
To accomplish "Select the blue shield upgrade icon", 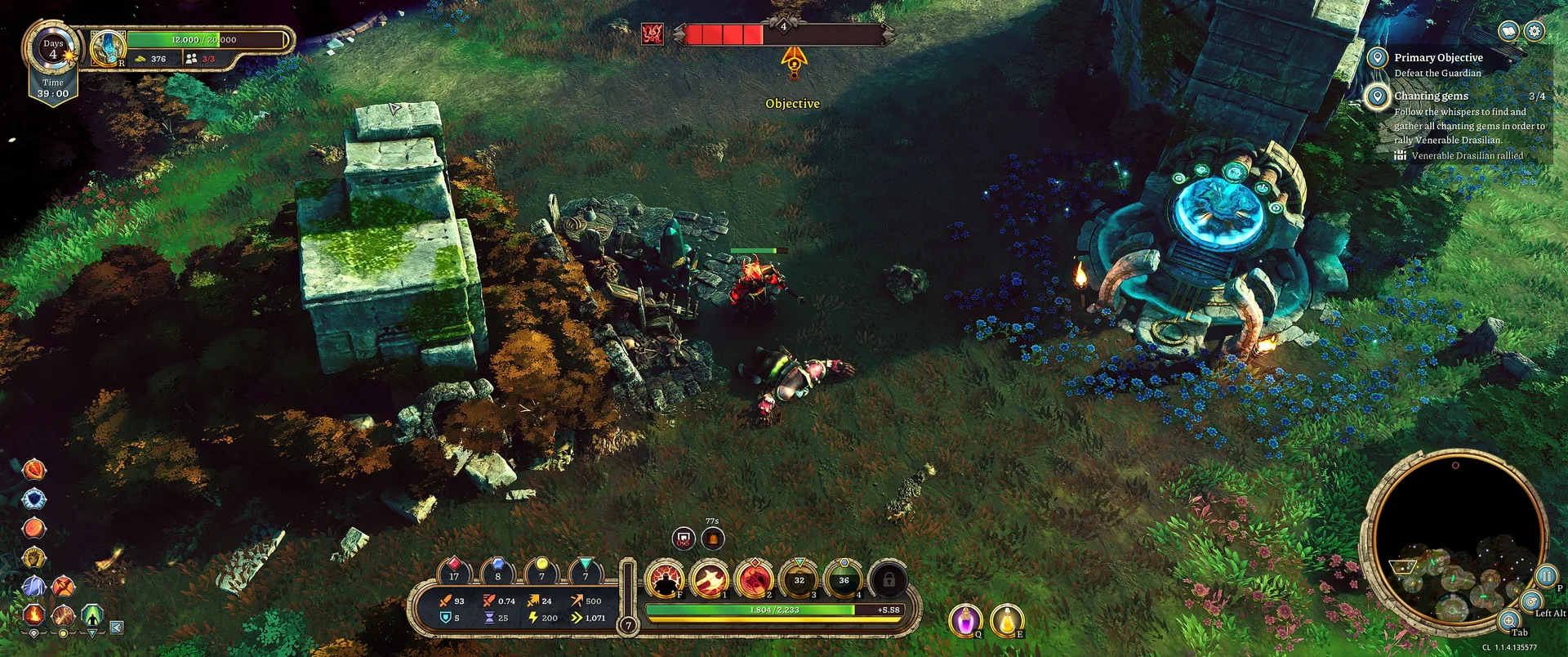I will point(33,498).
